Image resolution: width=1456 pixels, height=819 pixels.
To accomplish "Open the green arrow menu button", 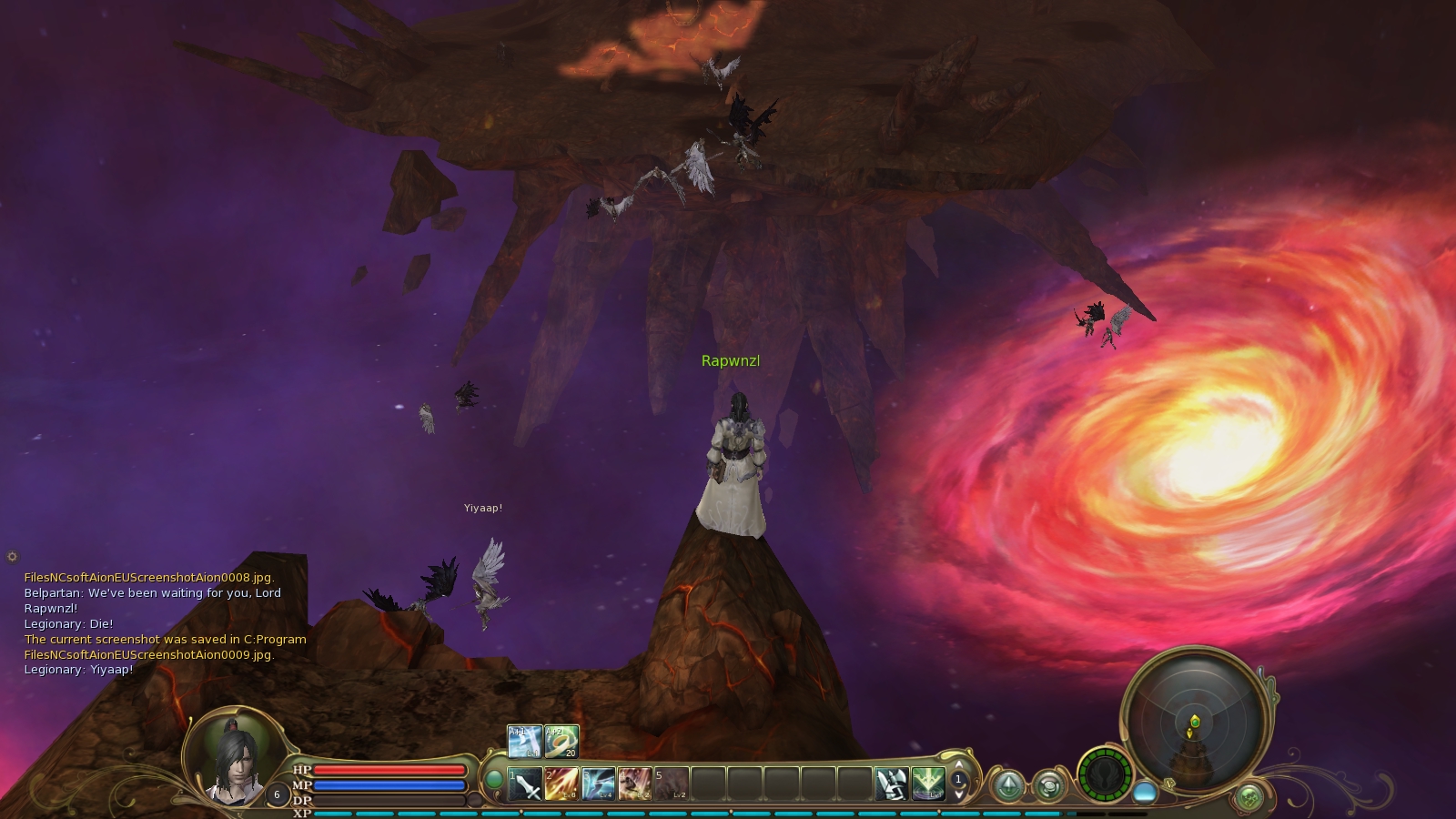I will 1008,785.
